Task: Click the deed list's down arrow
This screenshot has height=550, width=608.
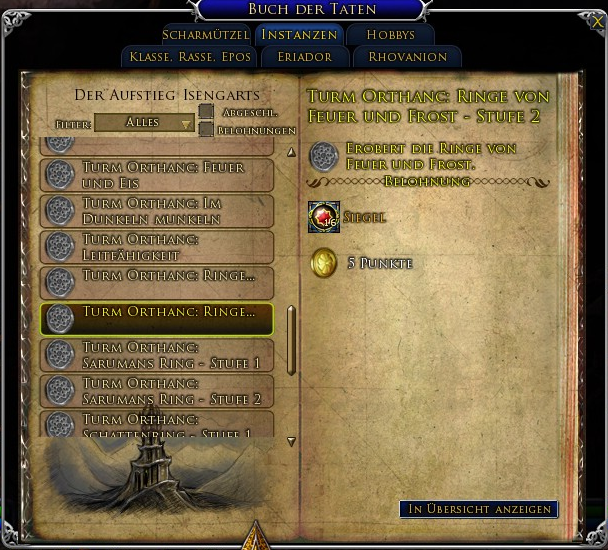Action: pyautogui.click(x=291, y=441)
